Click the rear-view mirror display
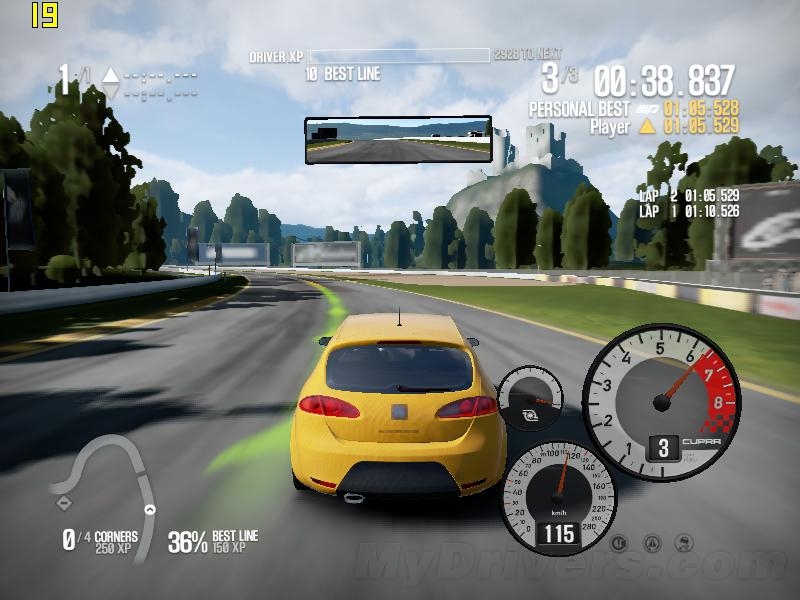The height and width of the screenshot is (600, 800). coord(398,140)
